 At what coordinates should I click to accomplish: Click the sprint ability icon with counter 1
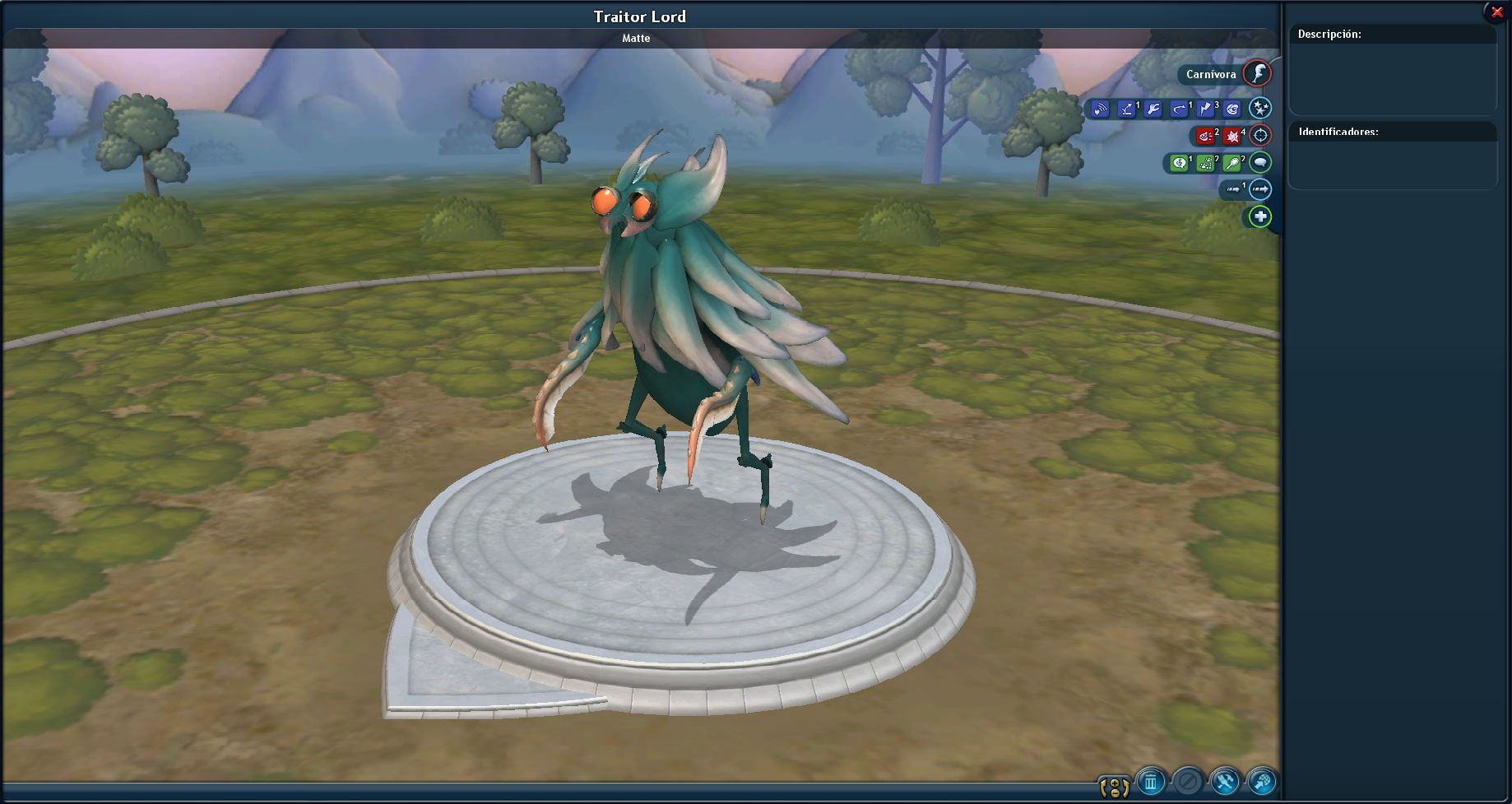(1233, 189)
